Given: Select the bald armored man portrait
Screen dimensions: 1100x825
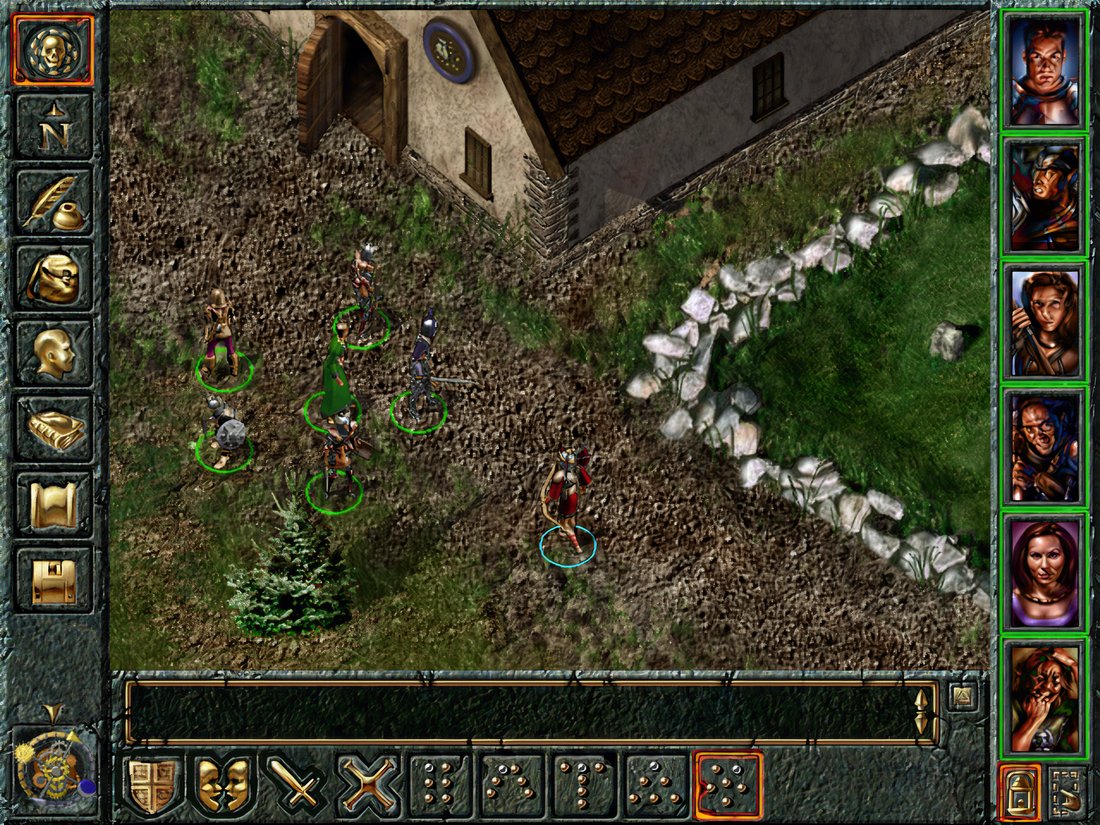Looking at the screenshot, I should [1045, 71].
